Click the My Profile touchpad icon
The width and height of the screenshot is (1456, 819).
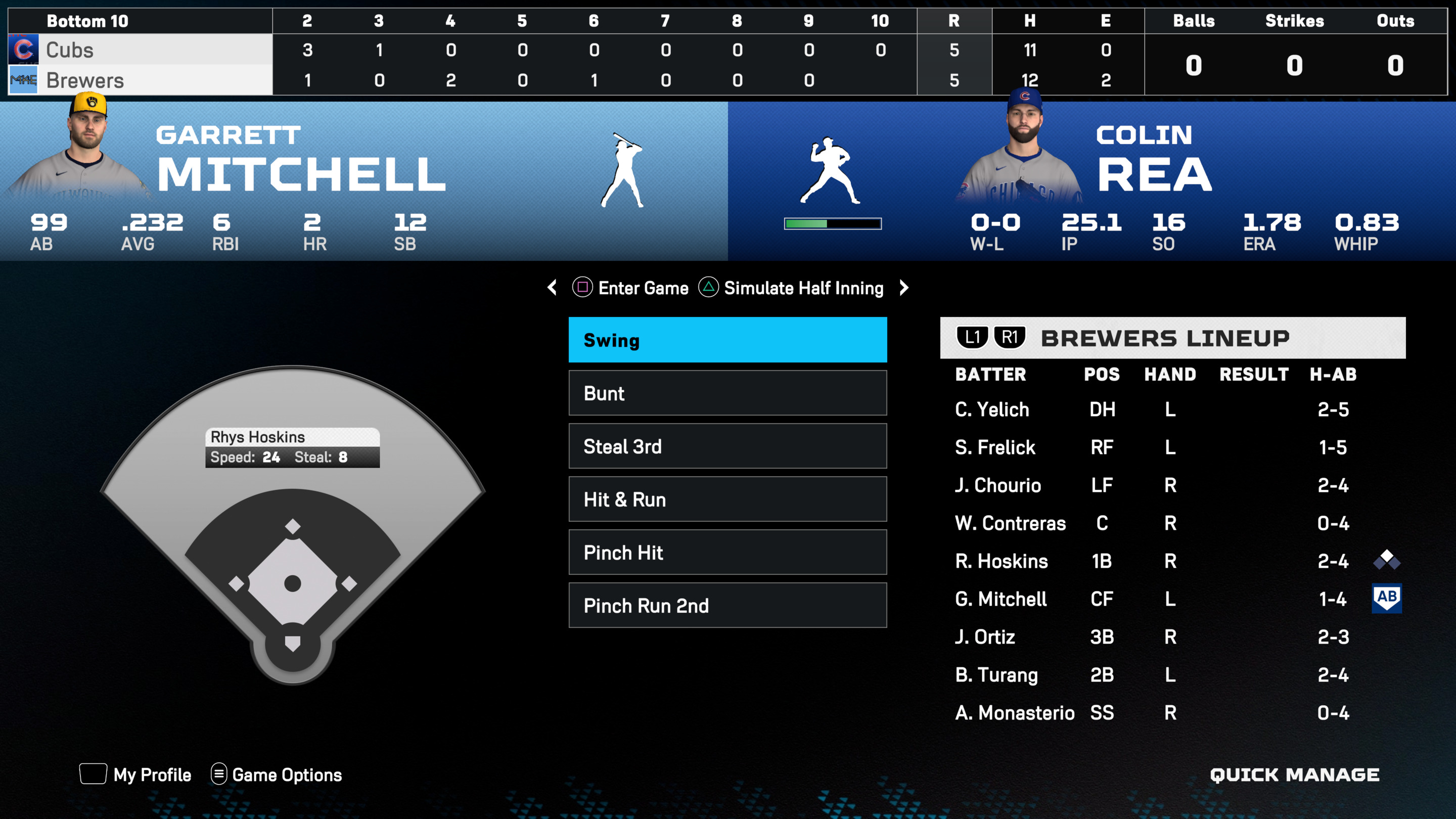[92, 775]
